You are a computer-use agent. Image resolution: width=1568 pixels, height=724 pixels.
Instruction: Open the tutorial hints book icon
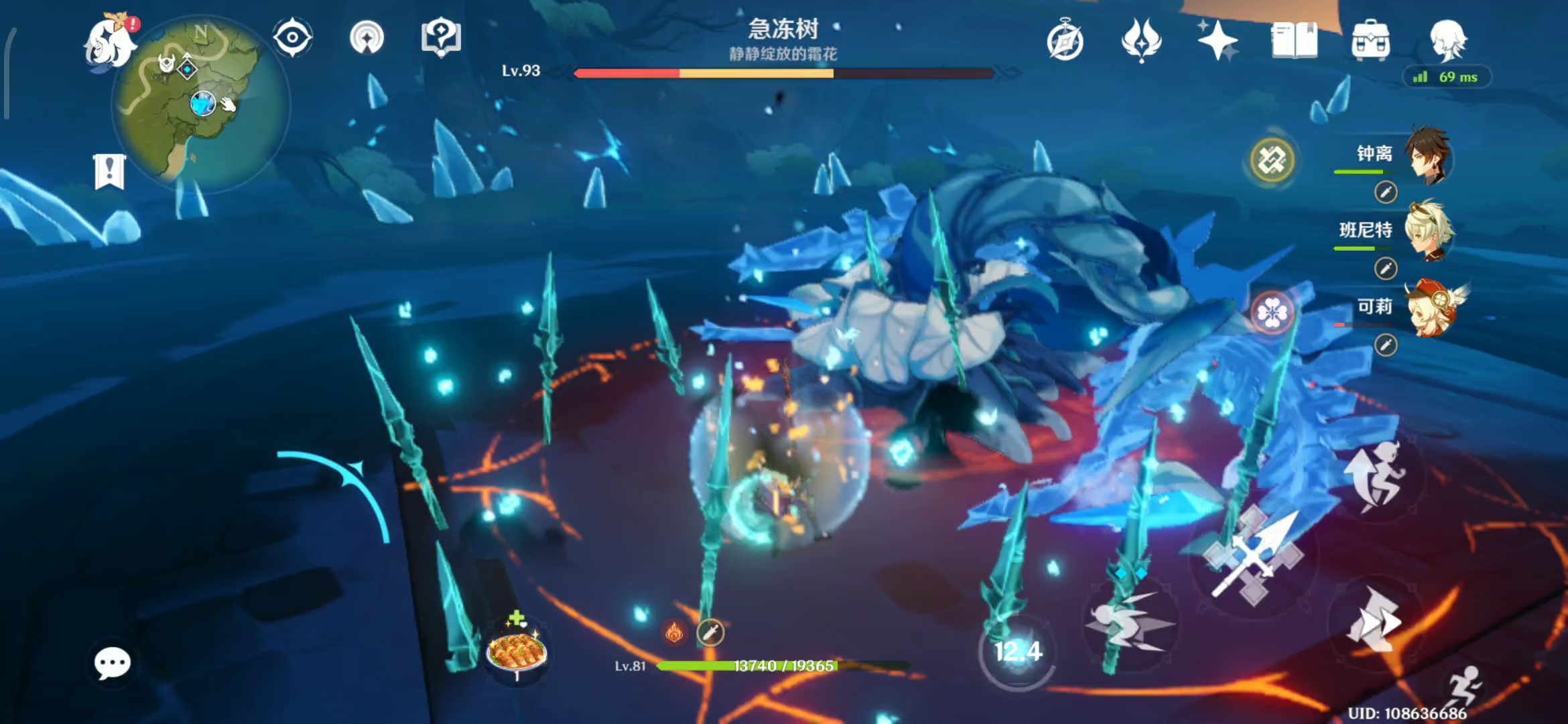click(439, 38)
